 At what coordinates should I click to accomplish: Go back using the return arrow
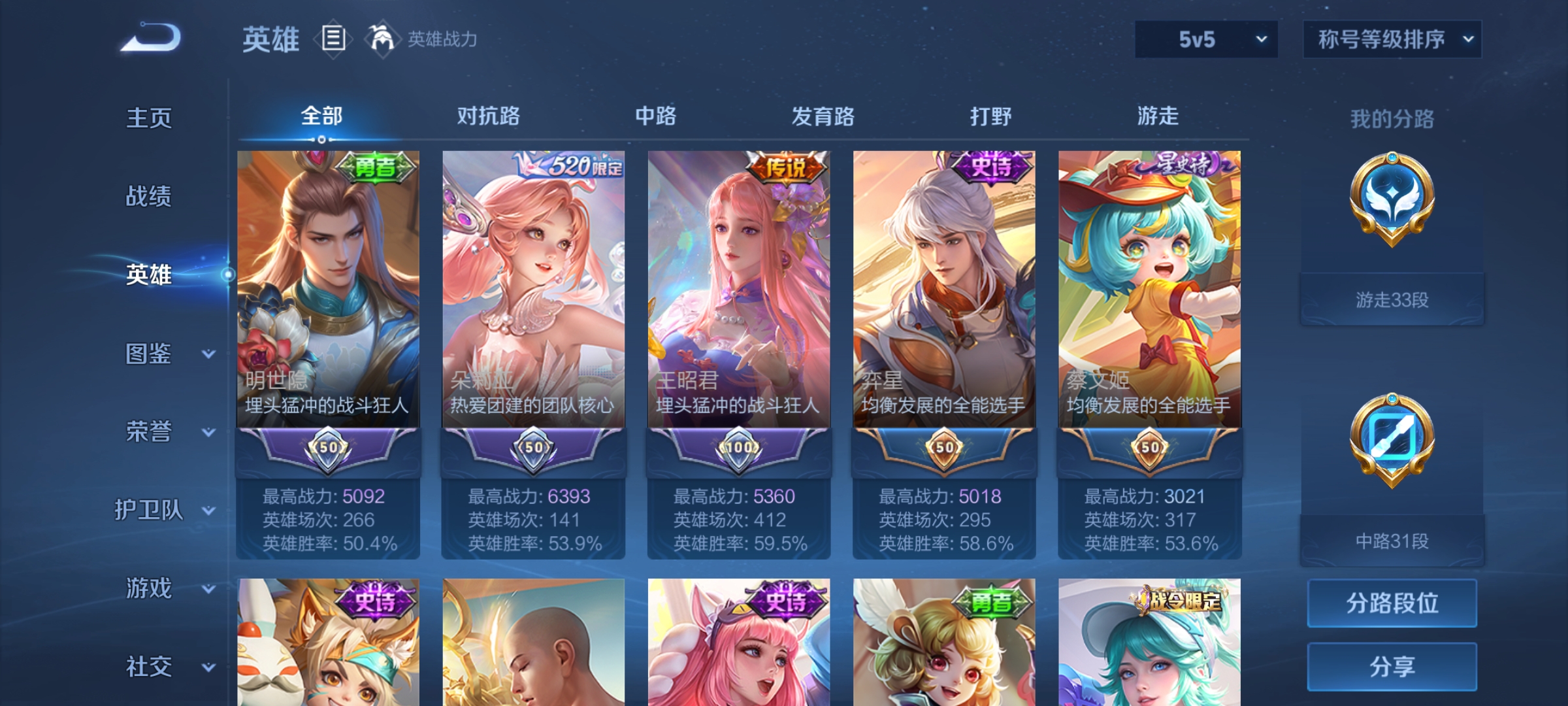point(151,38)
